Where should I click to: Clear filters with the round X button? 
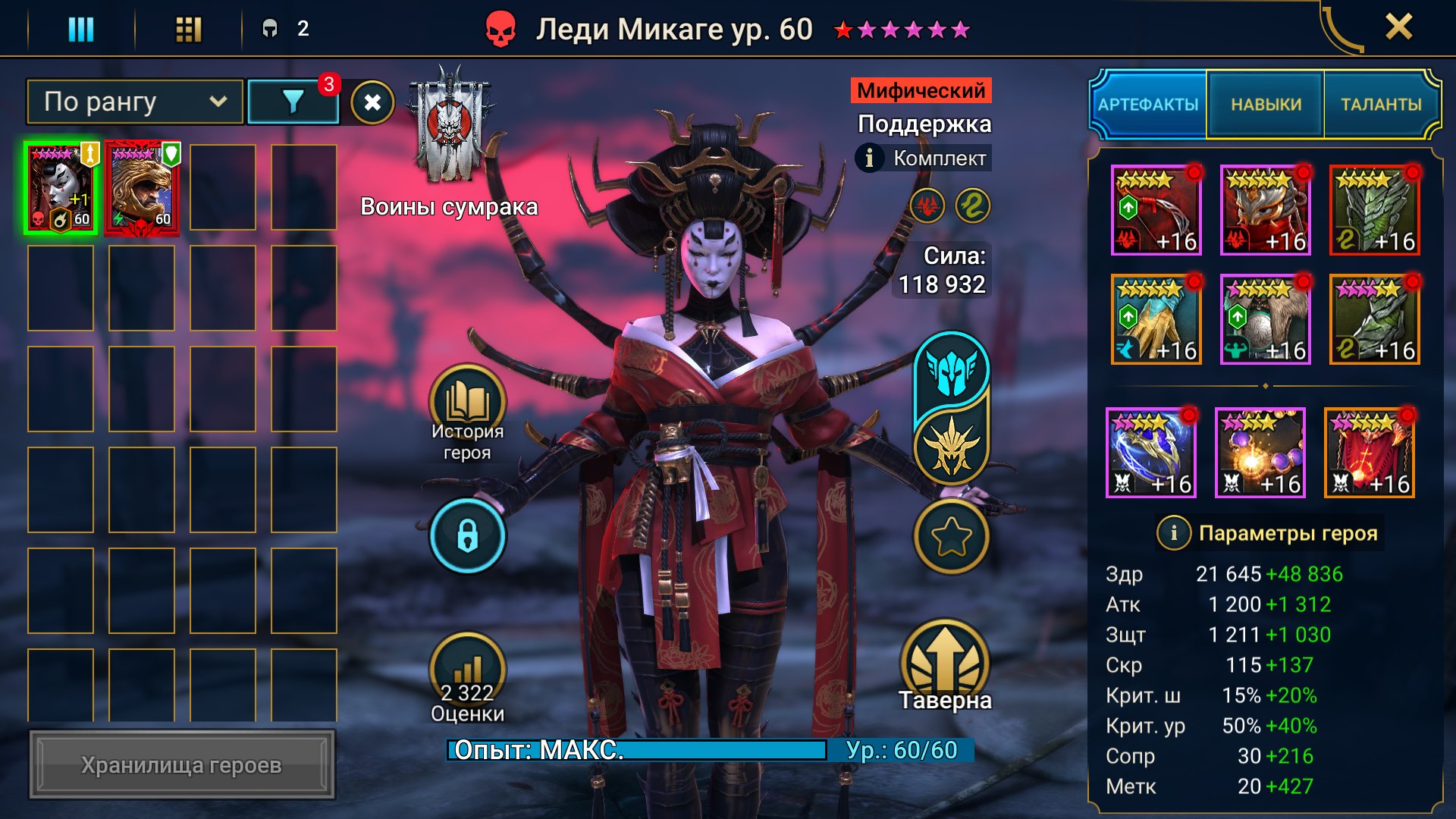(x=372, y=102)
